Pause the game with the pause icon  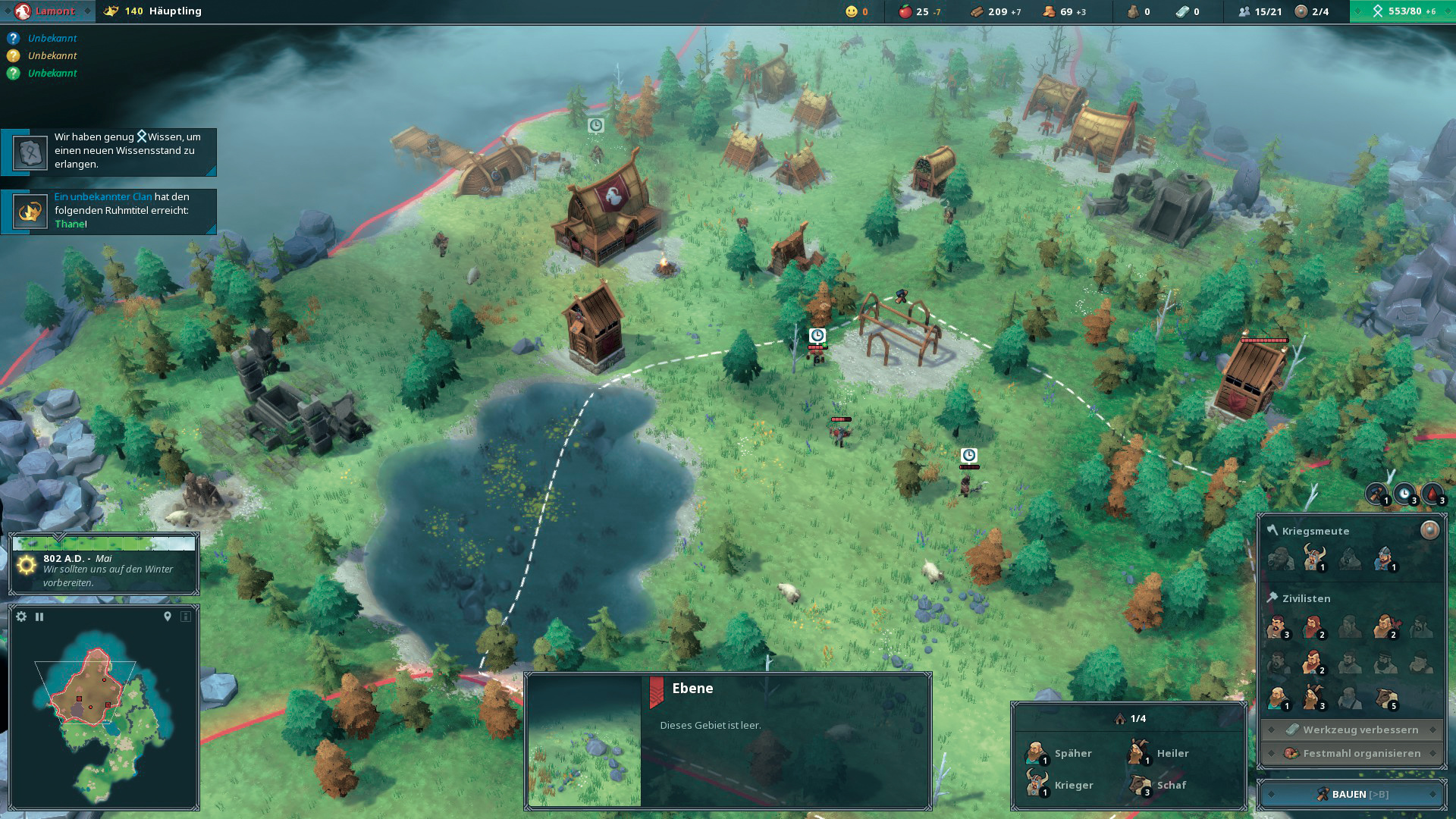(39, 617)
